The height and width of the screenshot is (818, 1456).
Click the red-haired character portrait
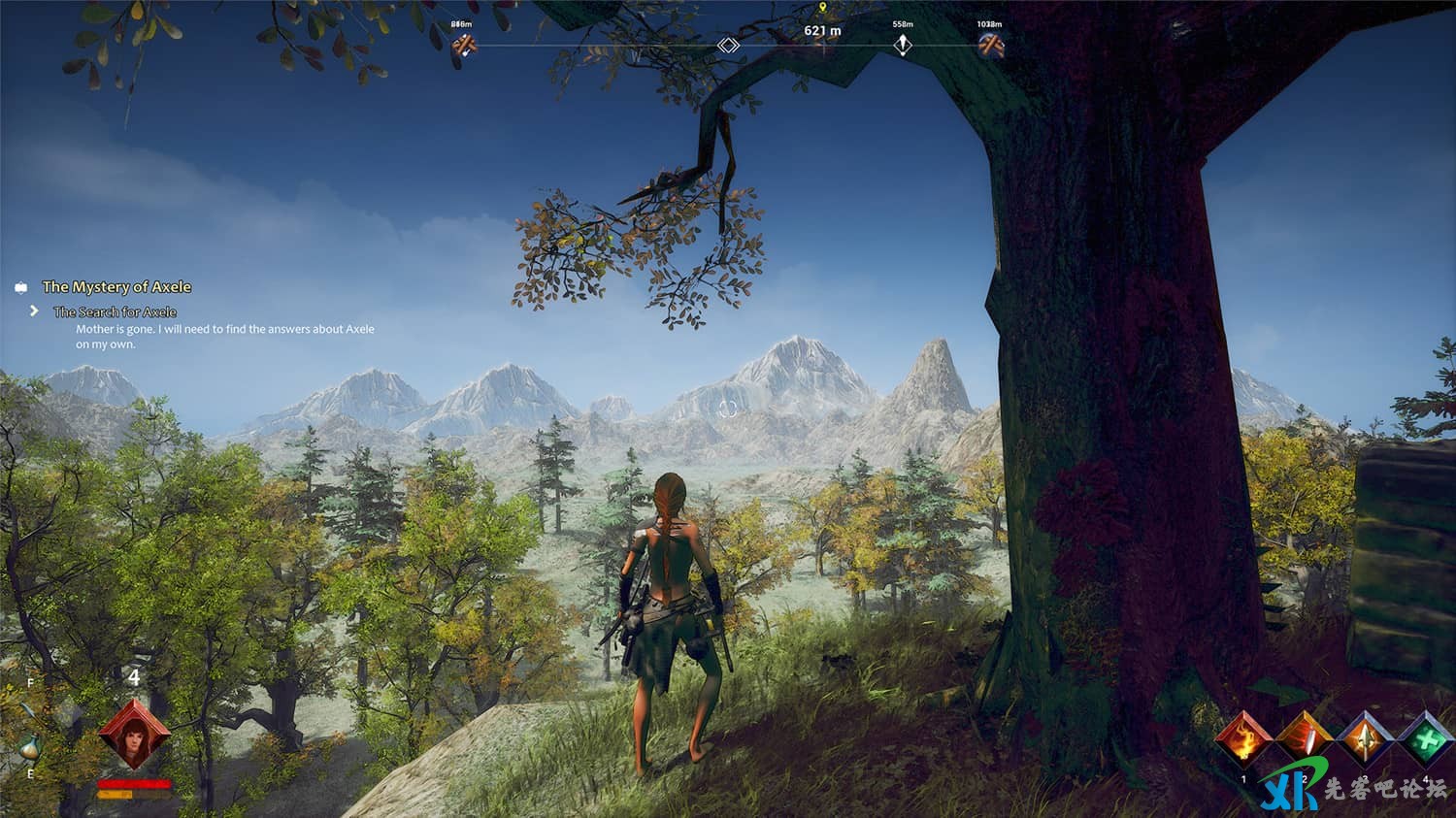coord(134,736)
